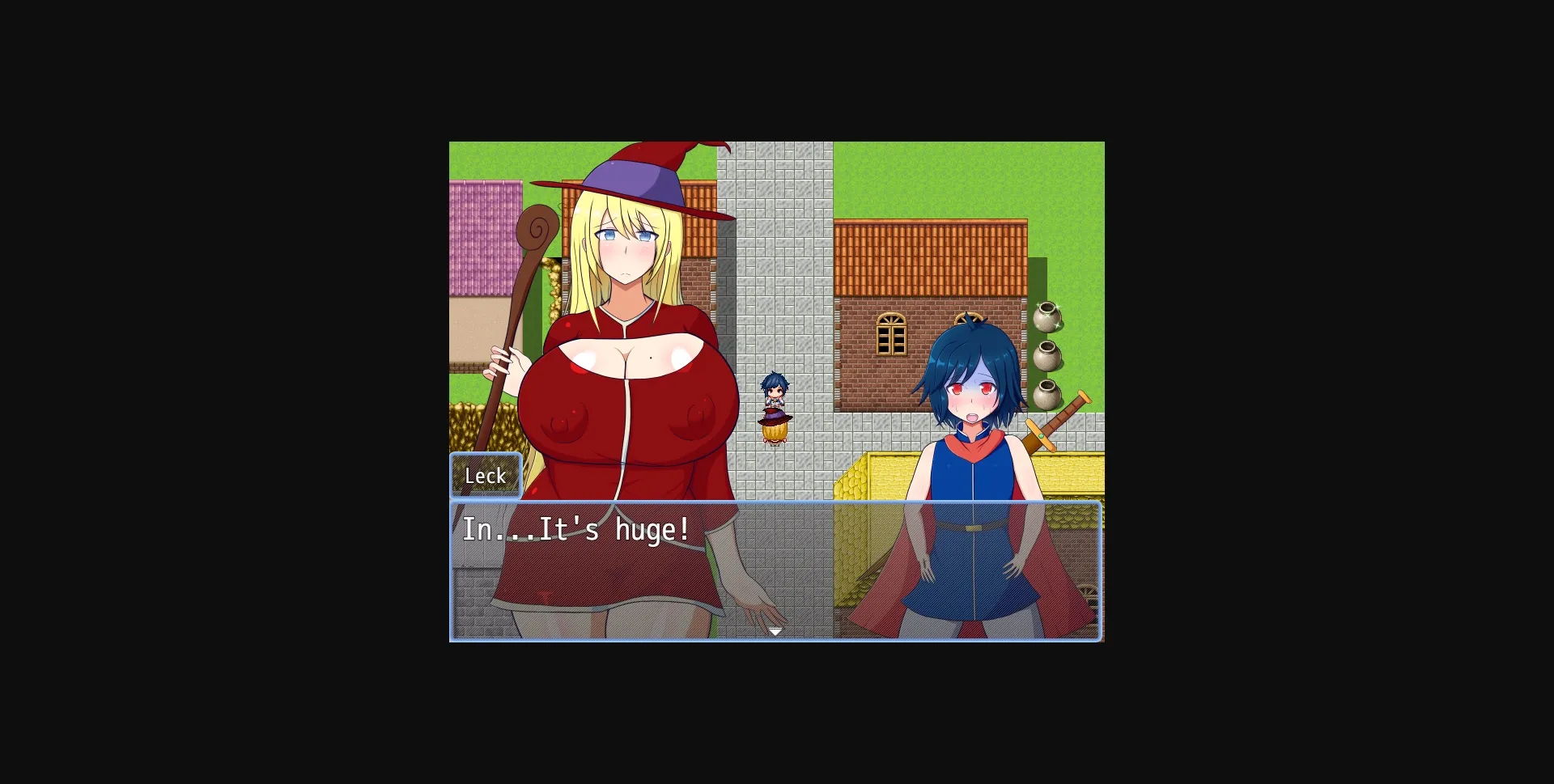Screen dimensions: 1554x784
Task: Click the topmost clay jar by the wall
Action: 1048,316
